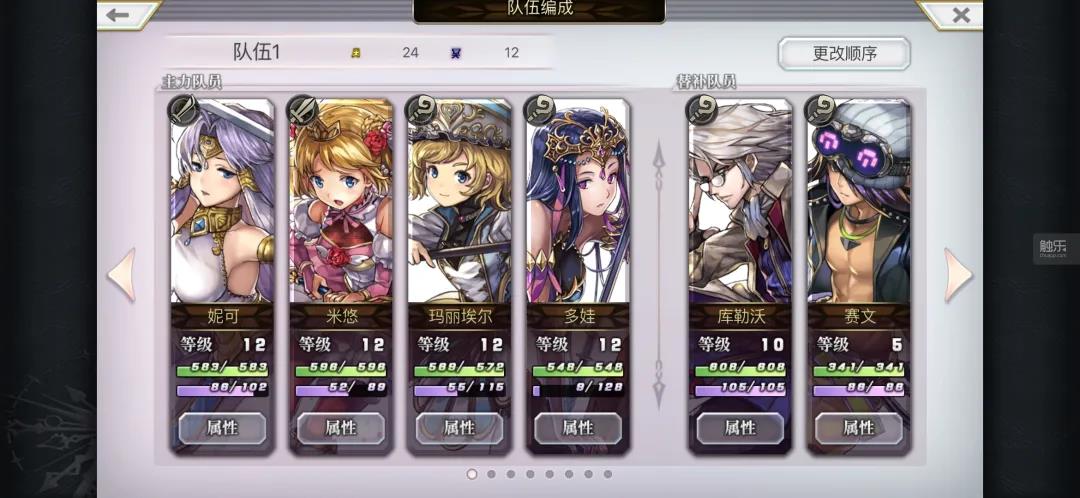Screen dimensions: 1080x498
Task: Switch to the previous team with left arrow
Action: tap(121, 275)
